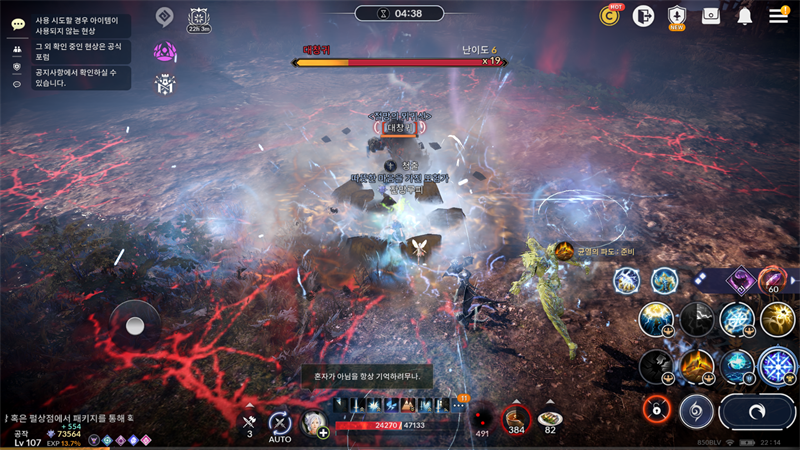Toggle the red-ringed padlock target lock button
This screenshot has width=800, height=450.
click(657, 408)
